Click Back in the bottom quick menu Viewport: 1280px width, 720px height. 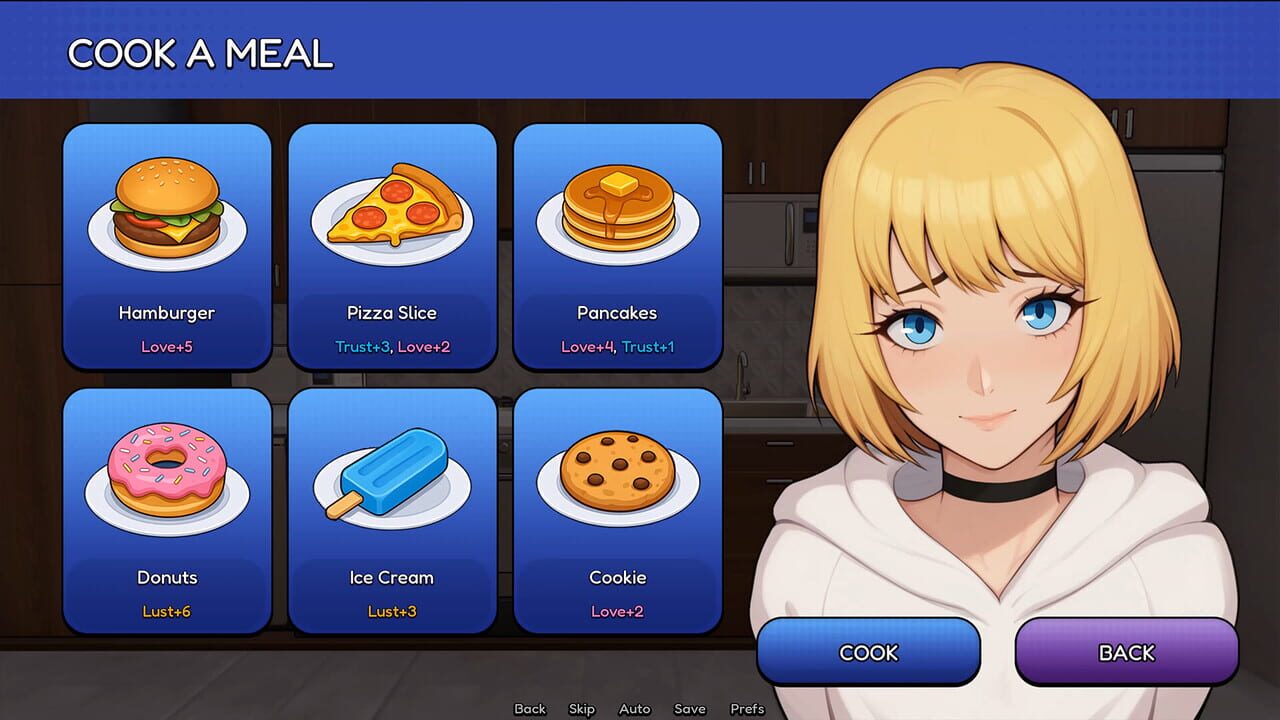pyautogui.click(x=529, y=708)
